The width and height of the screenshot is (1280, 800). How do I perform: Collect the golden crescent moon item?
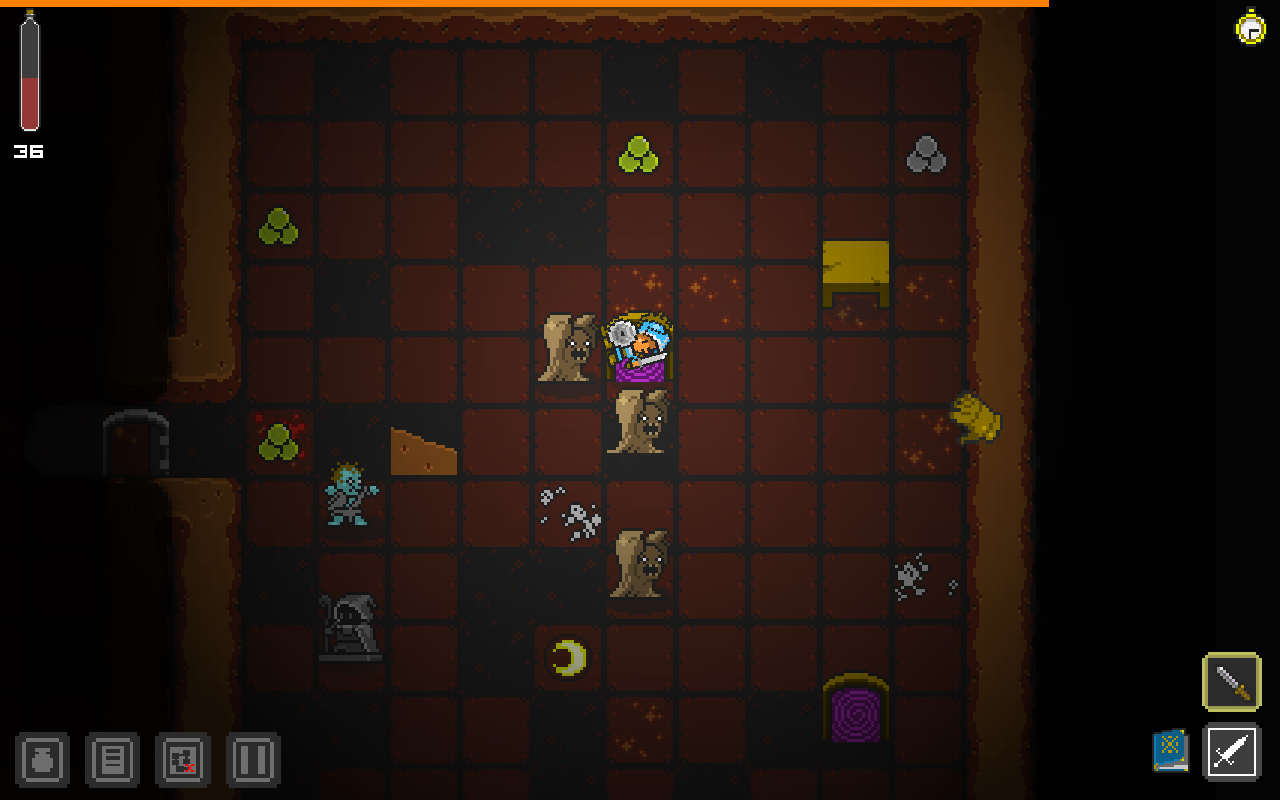coord(568,655)
